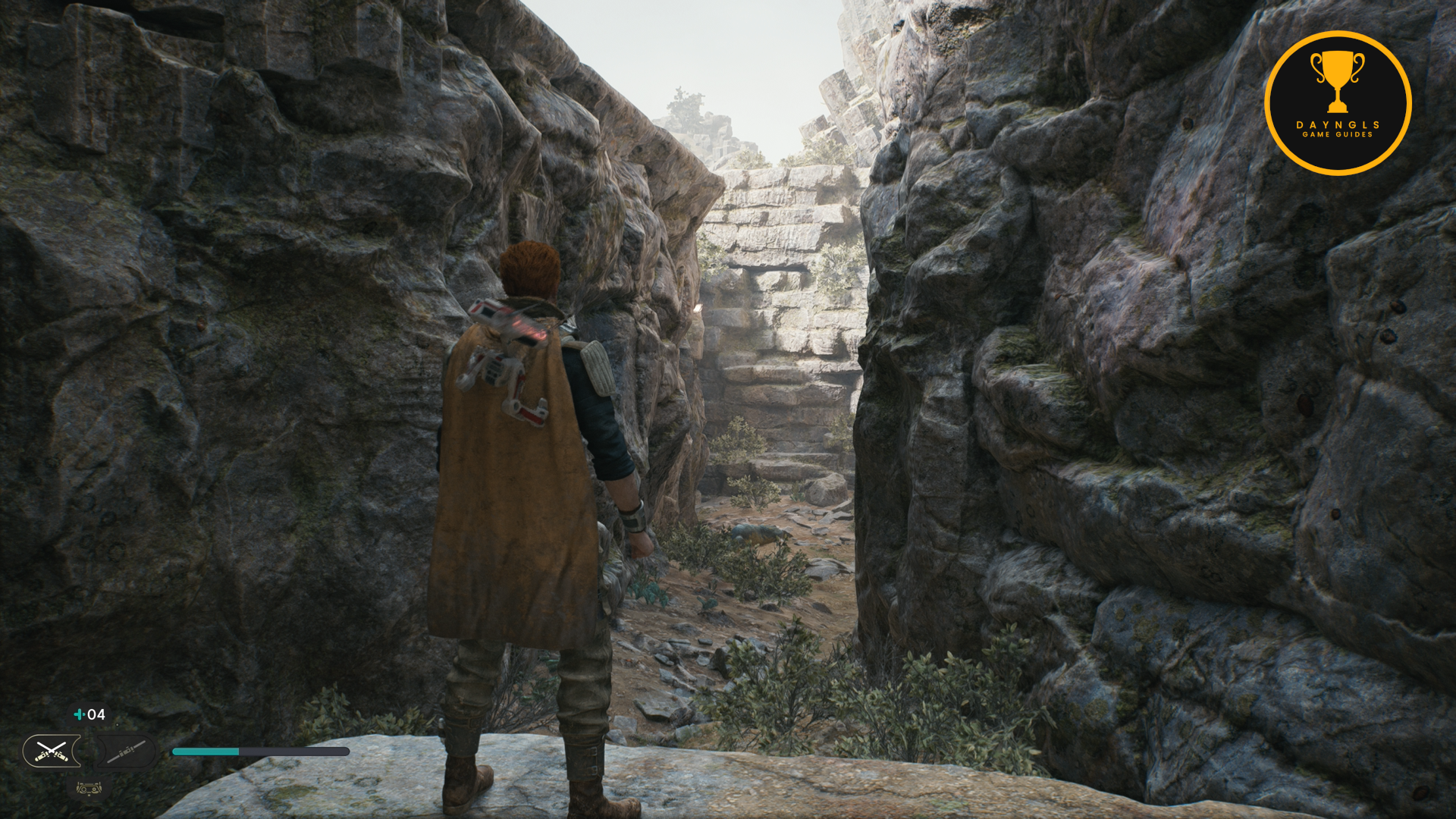Open the Dayngls Game Guides trophy logo
Viewport: 1456px width, 819px height.
pos(1338,103)
